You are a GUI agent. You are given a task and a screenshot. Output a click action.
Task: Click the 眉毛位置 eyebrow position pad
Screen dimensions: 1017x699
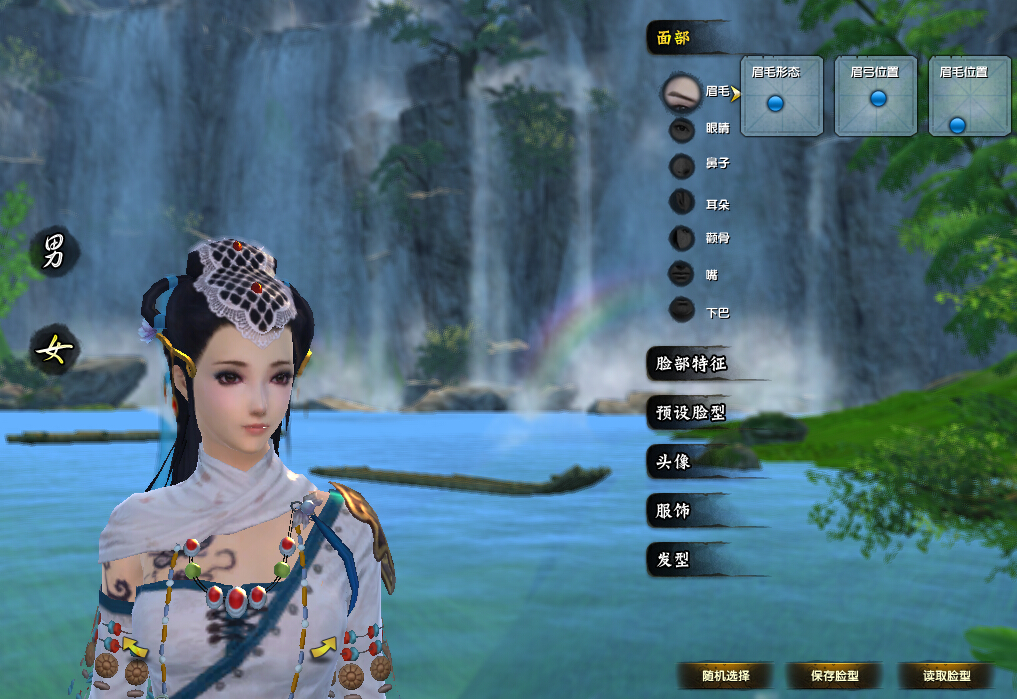tap(966, 97)
